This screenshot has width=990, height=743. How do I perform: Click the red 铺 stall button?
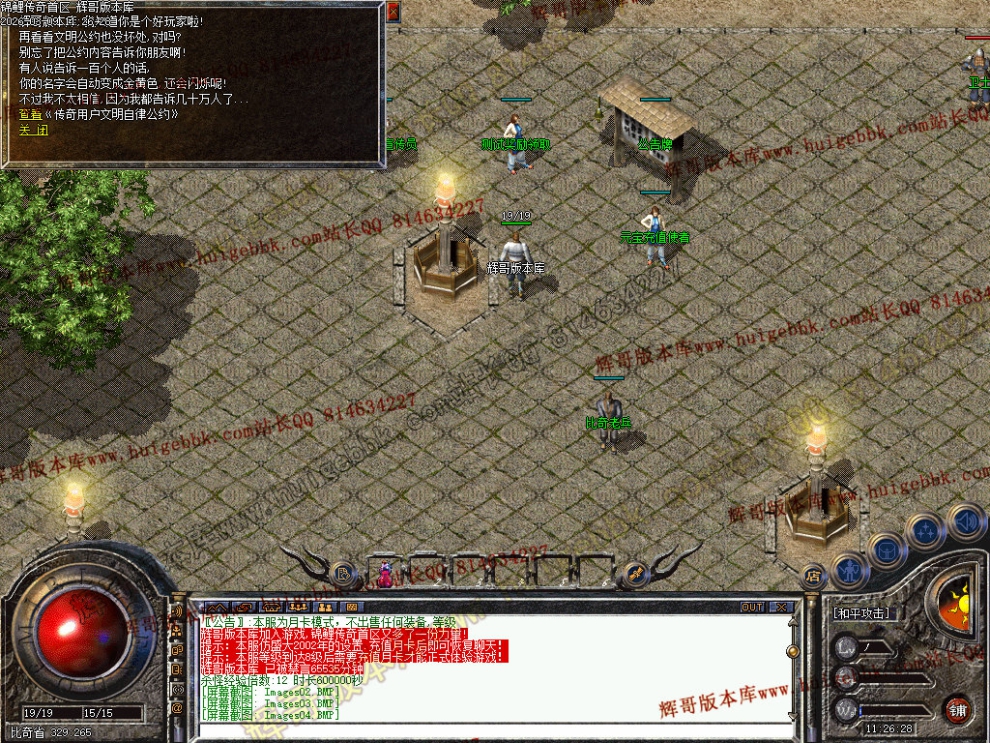click(x=957, y=708)
